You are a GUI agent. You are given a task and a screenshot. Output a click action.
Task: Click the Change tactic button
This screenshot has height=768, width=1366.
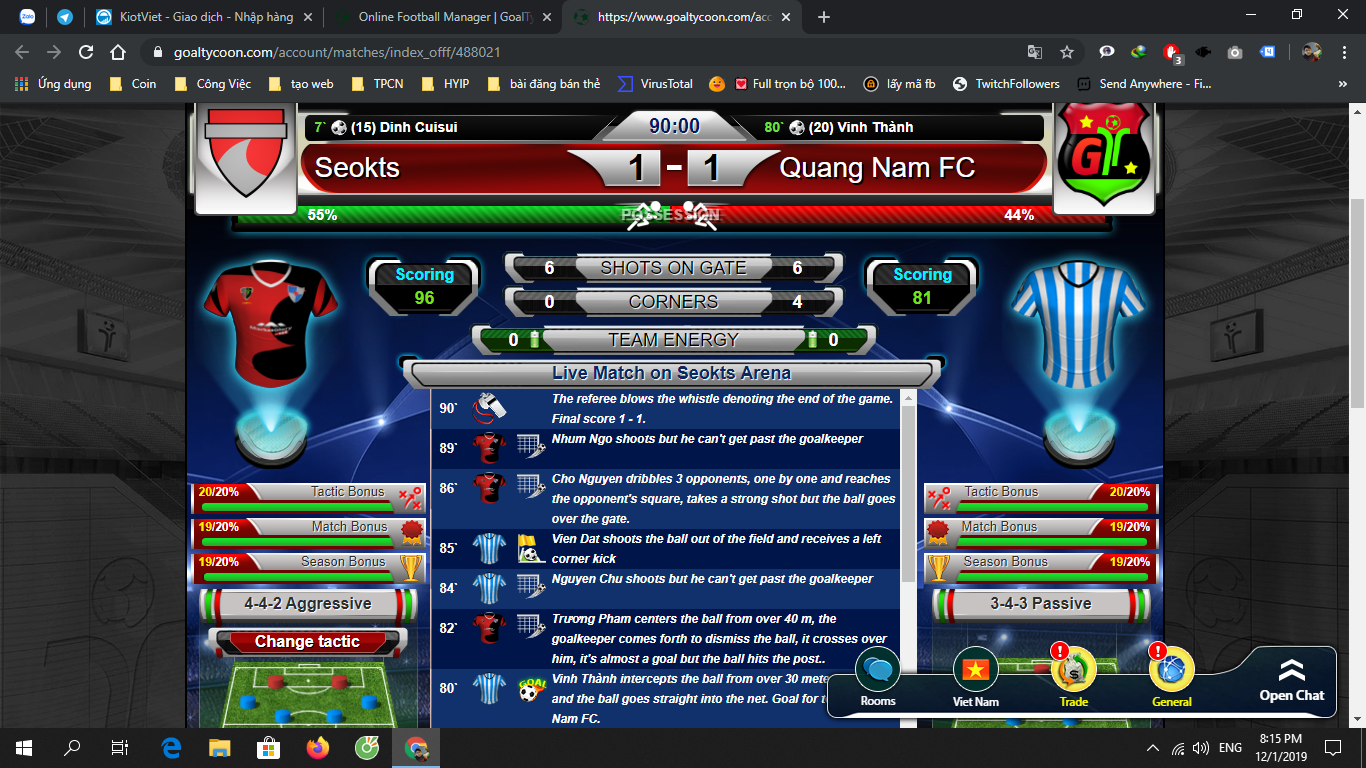pyautogui.click(x=307, y=642)
